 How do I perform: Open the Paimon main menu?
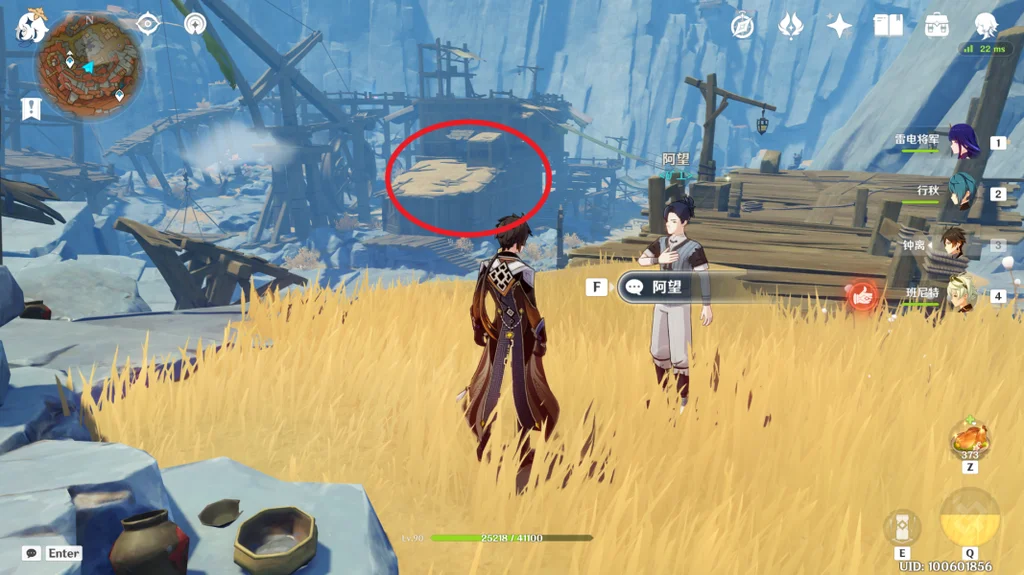32,28
